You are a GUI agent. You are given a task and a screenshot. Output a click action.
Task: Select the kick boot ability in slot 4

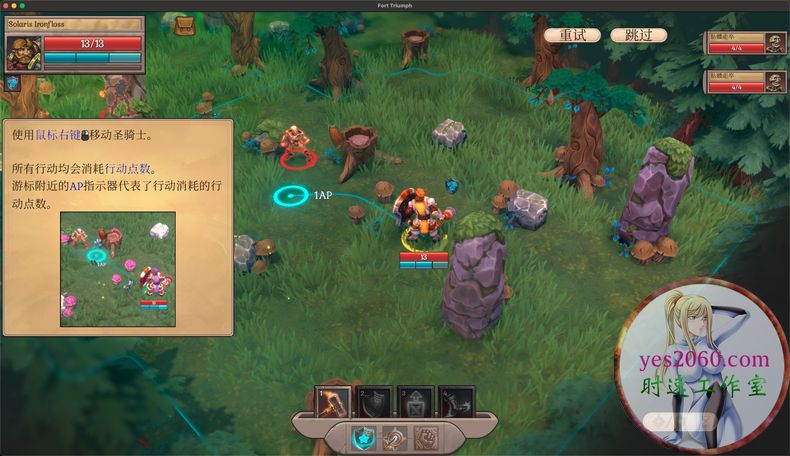[455, 401]
